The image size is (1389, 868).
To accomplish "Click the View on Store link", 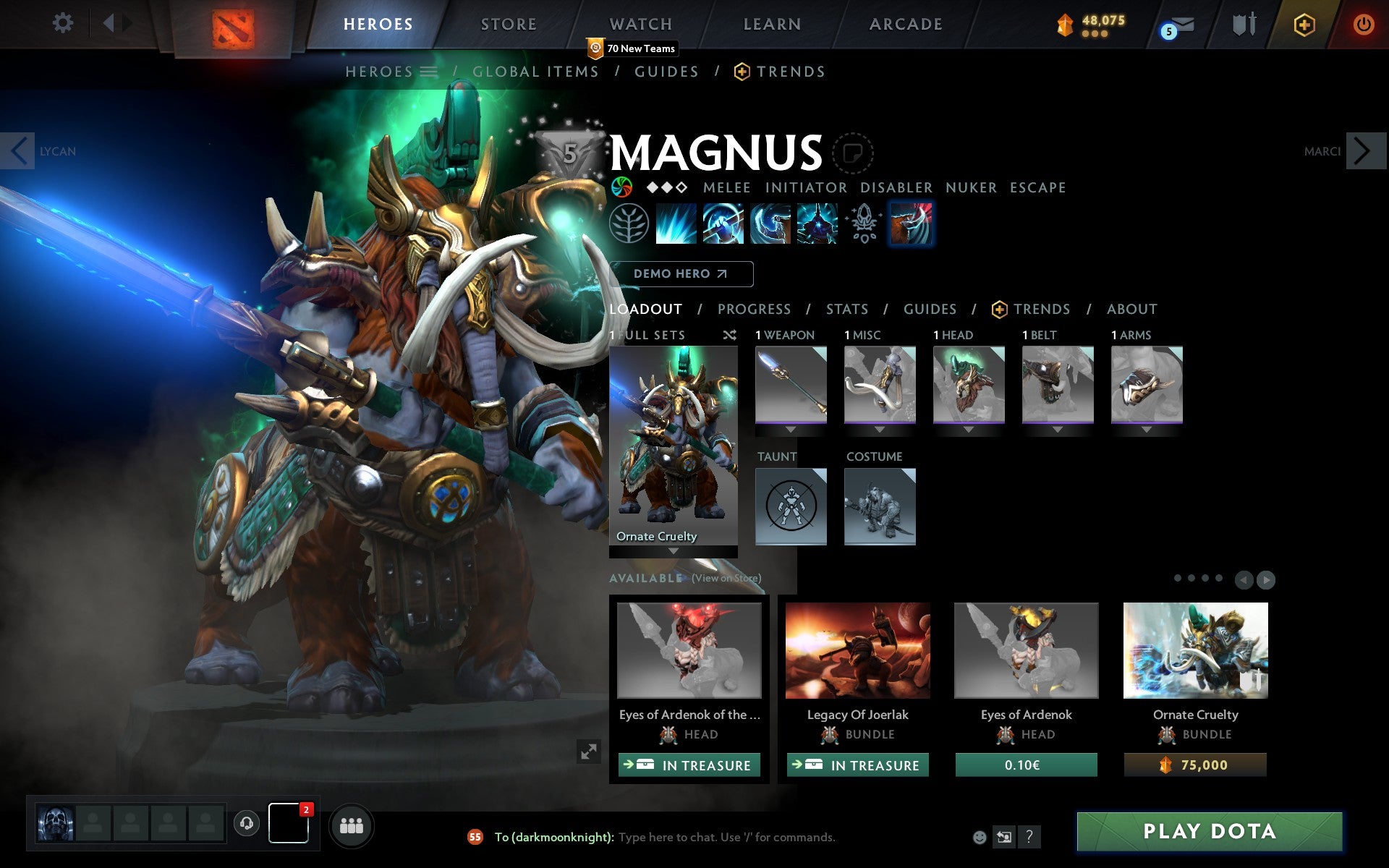I will point(726,579).
